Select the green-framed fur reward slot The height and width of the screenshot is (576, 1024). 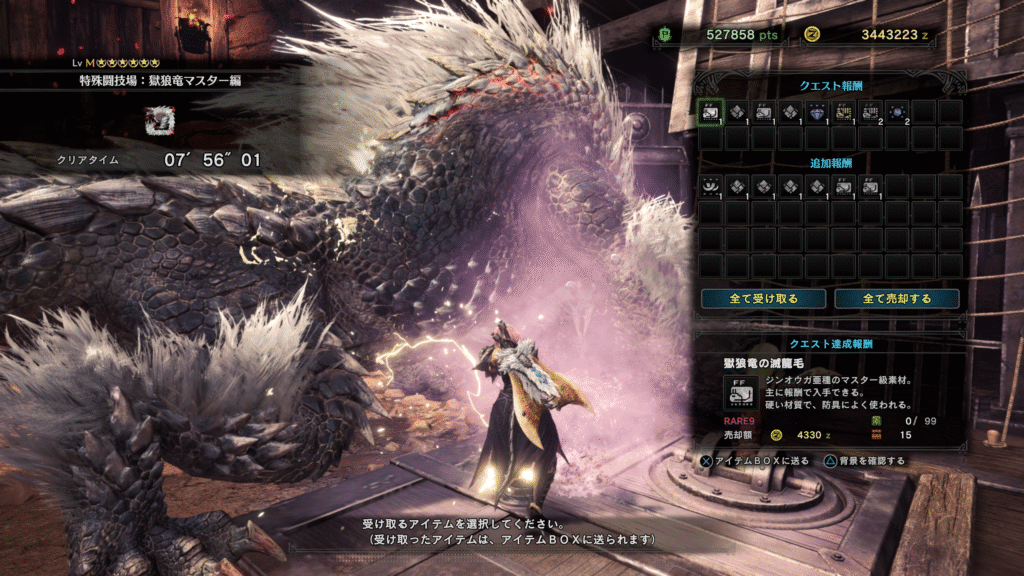click(x=710, y=112)
